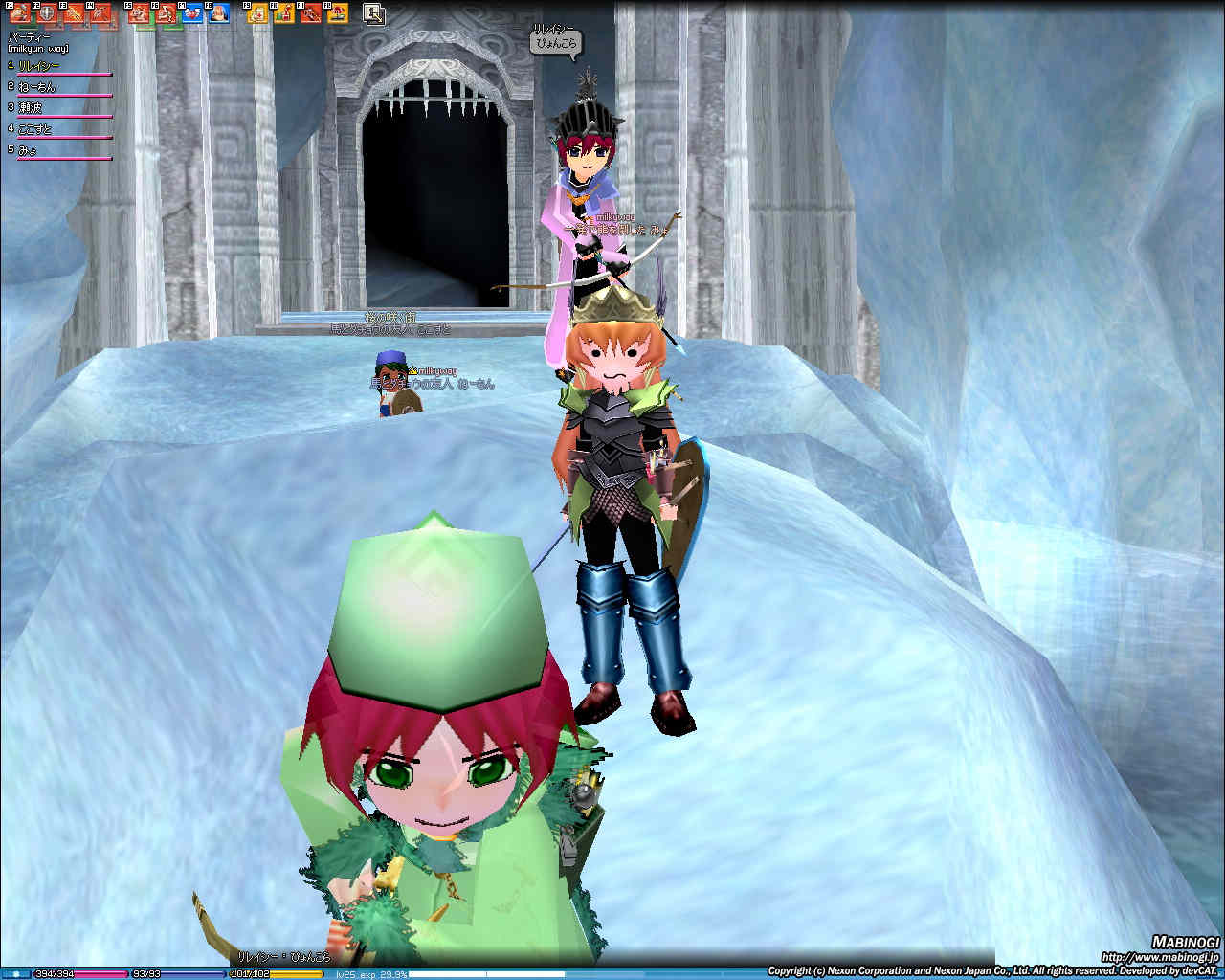
Task: Open the main menu button in status bar
Action: click(x=15, y=974)
